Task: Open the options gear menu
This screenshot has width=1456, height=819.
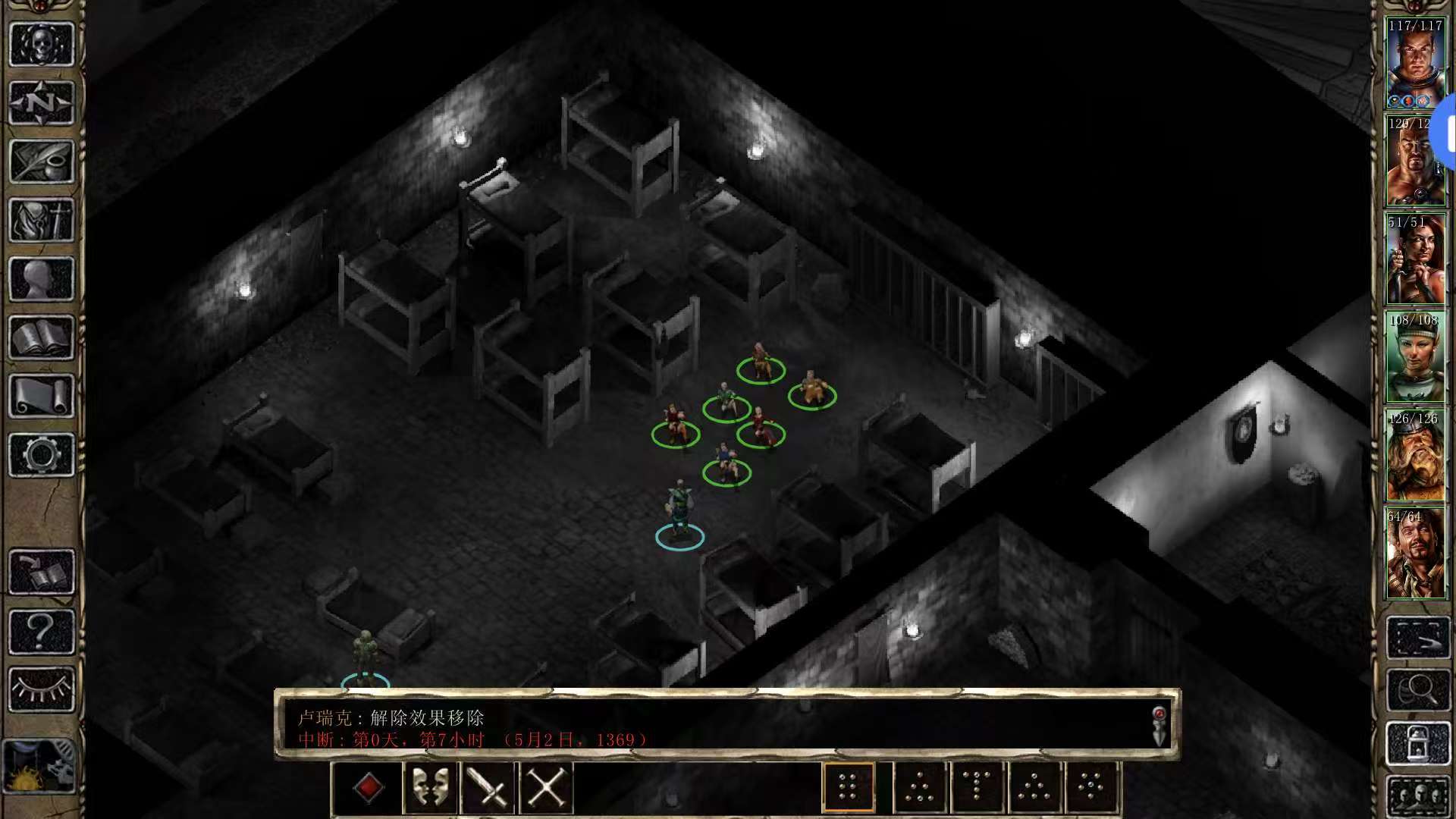Action: coord(42,455)
